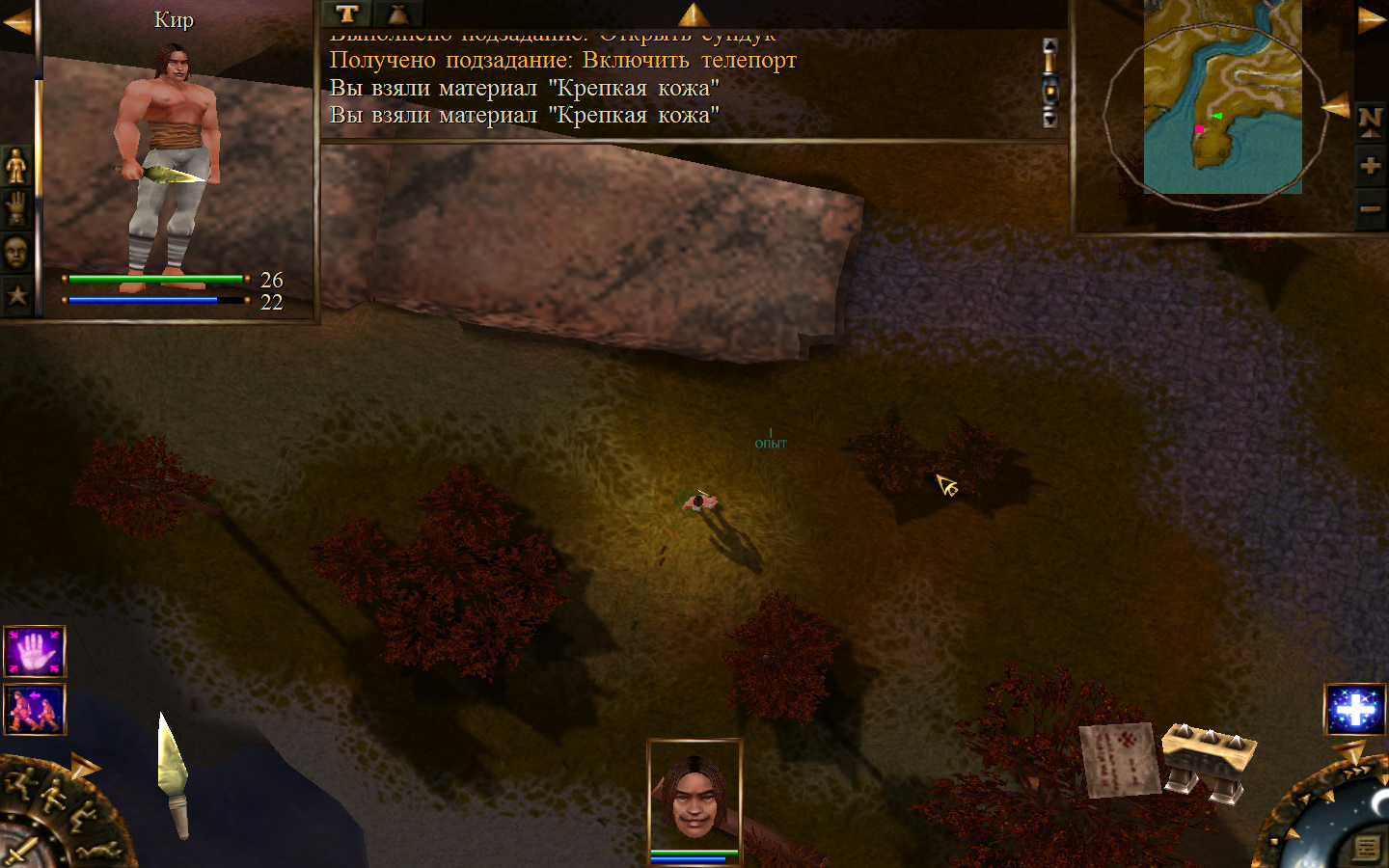1389x868 pixels.
Task: Activate the purple open-hand action icon
Action: 35,652
